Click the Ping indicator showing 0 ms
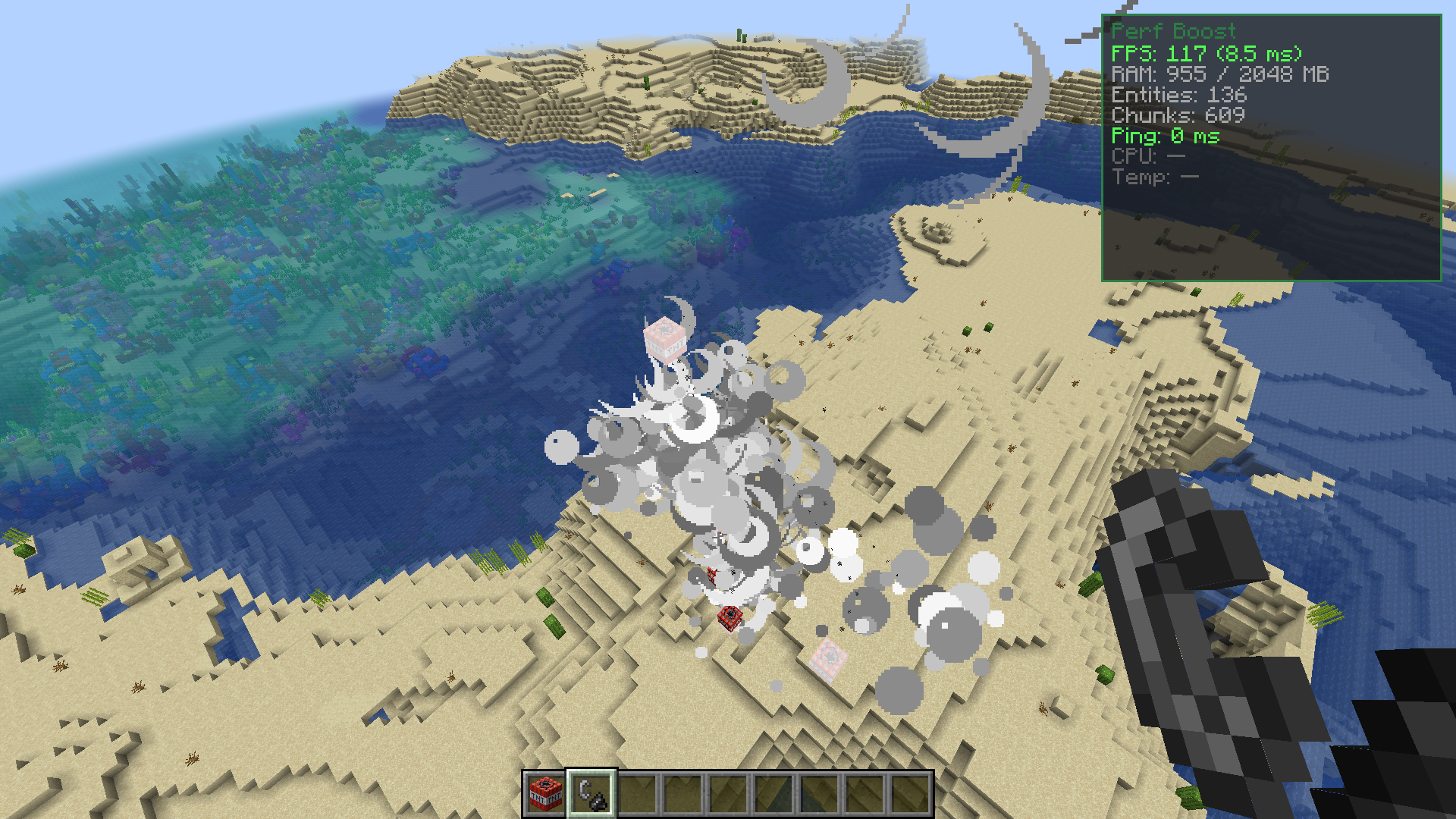 [1166, 137]
